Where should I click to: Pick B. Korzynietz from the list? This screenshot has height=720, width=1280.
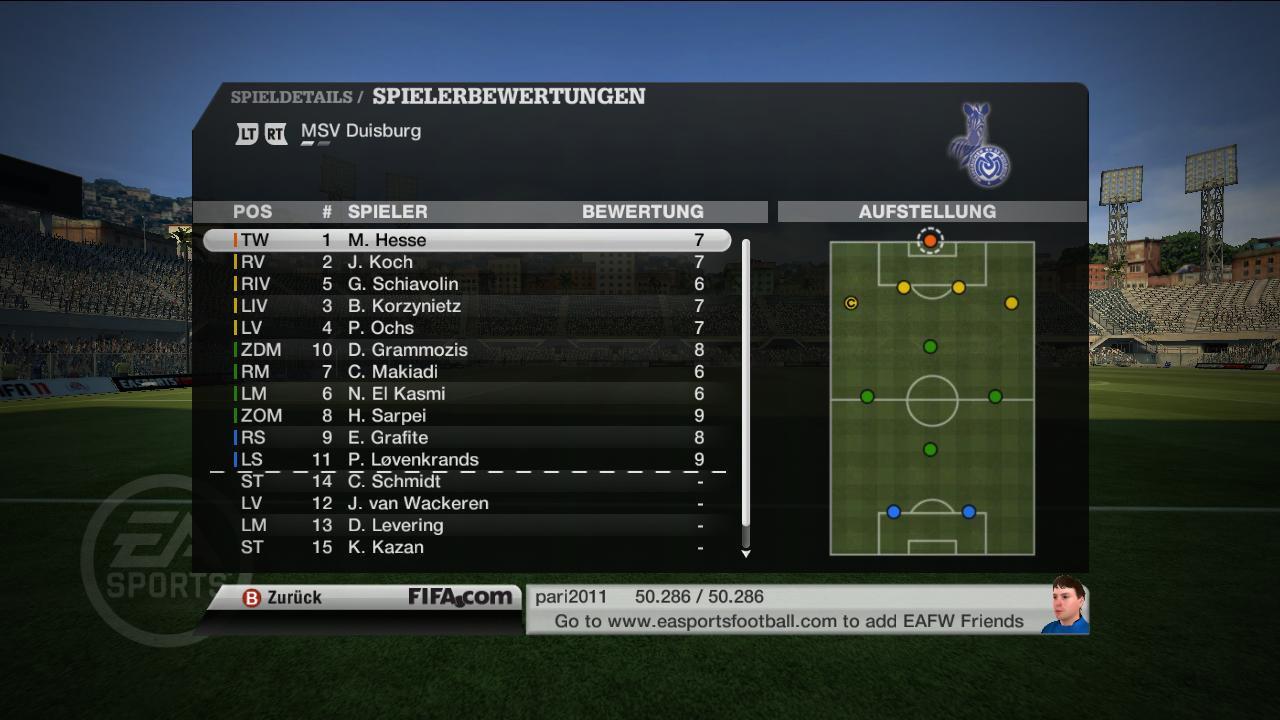pos(466,306)
